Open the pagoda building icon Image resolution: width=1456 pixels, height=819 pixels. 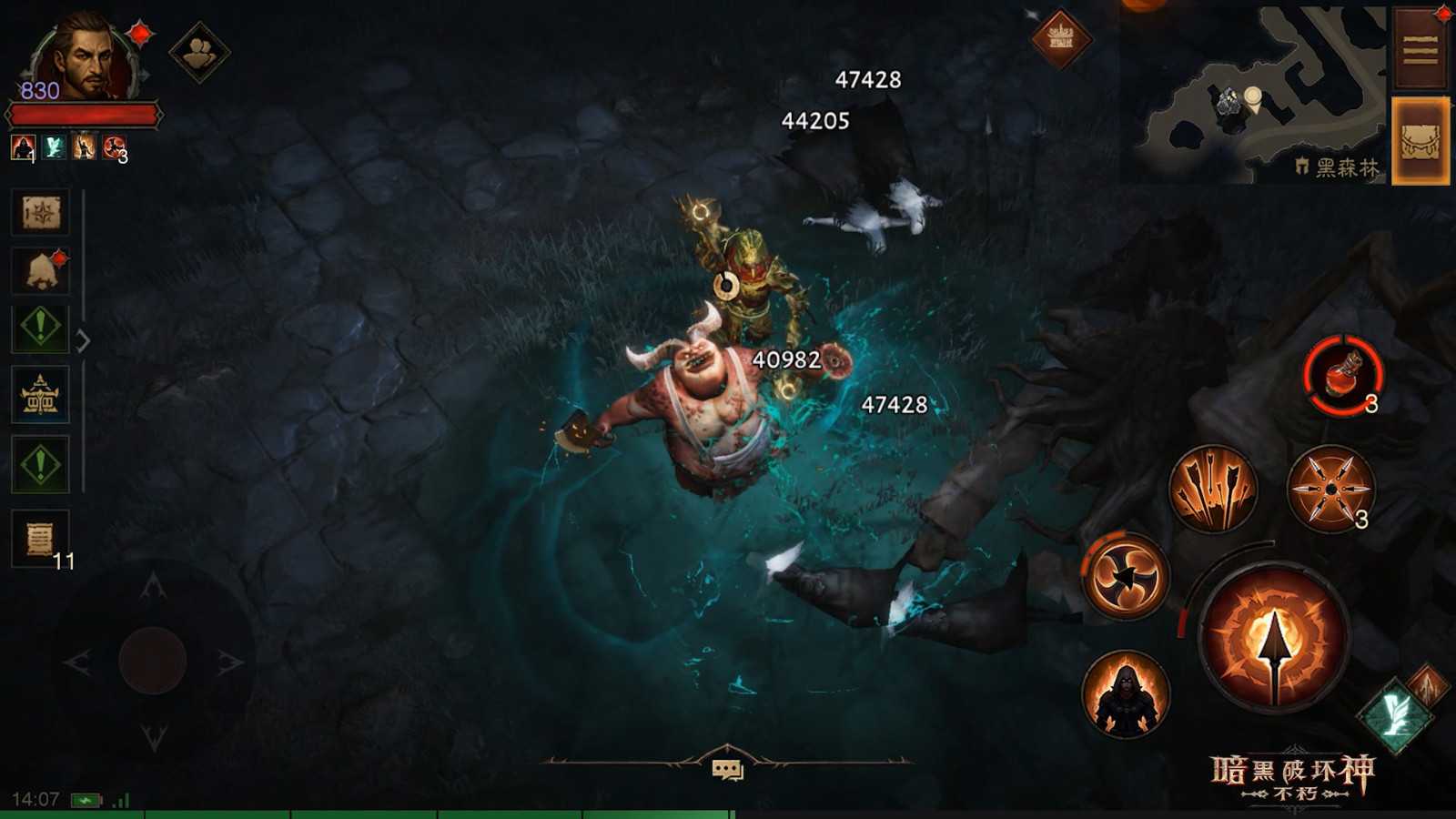click(x=40, y=396)
